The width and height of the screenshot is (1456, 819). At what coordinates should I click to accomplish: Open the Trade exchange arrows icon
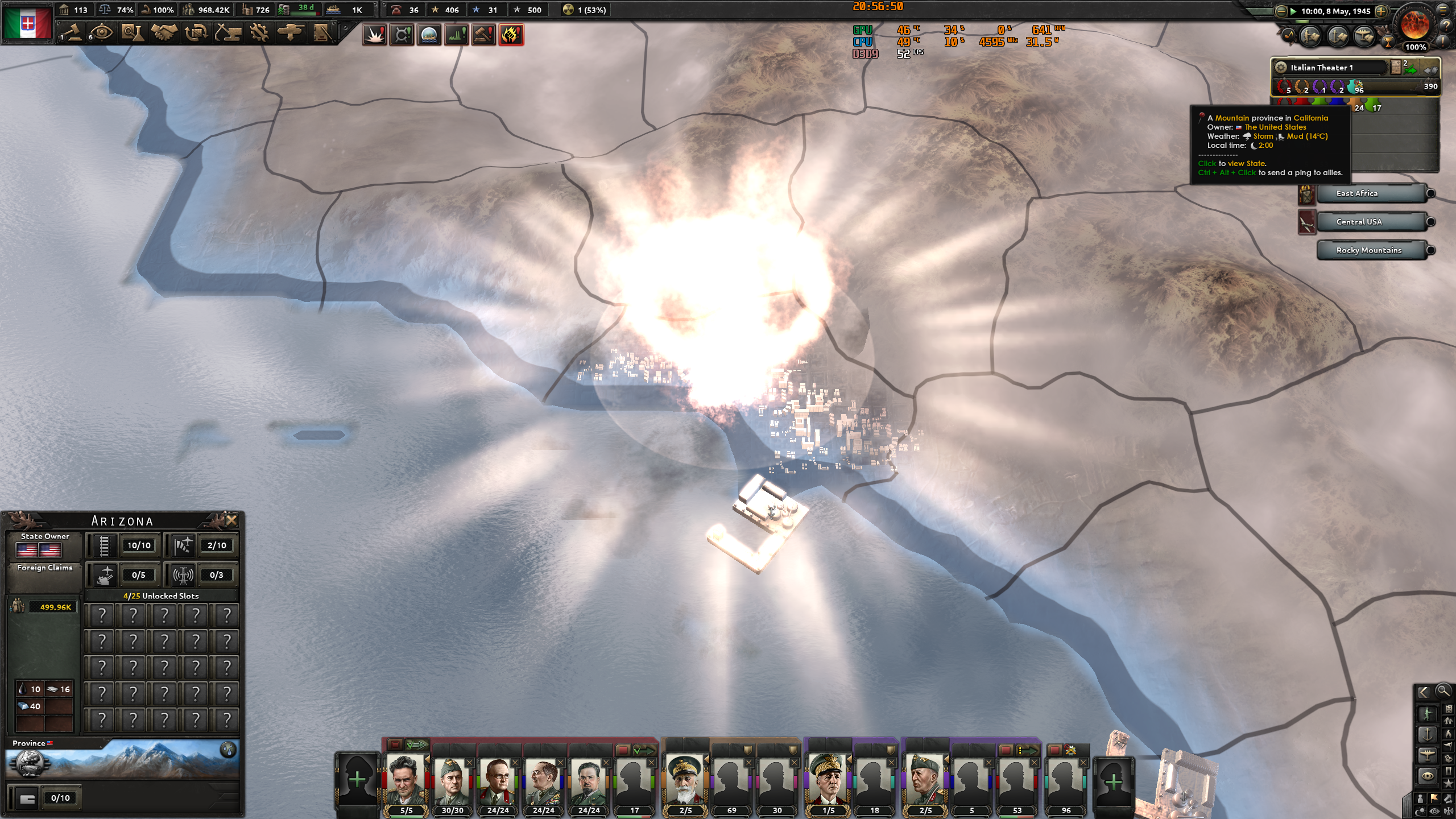(196, 33)
